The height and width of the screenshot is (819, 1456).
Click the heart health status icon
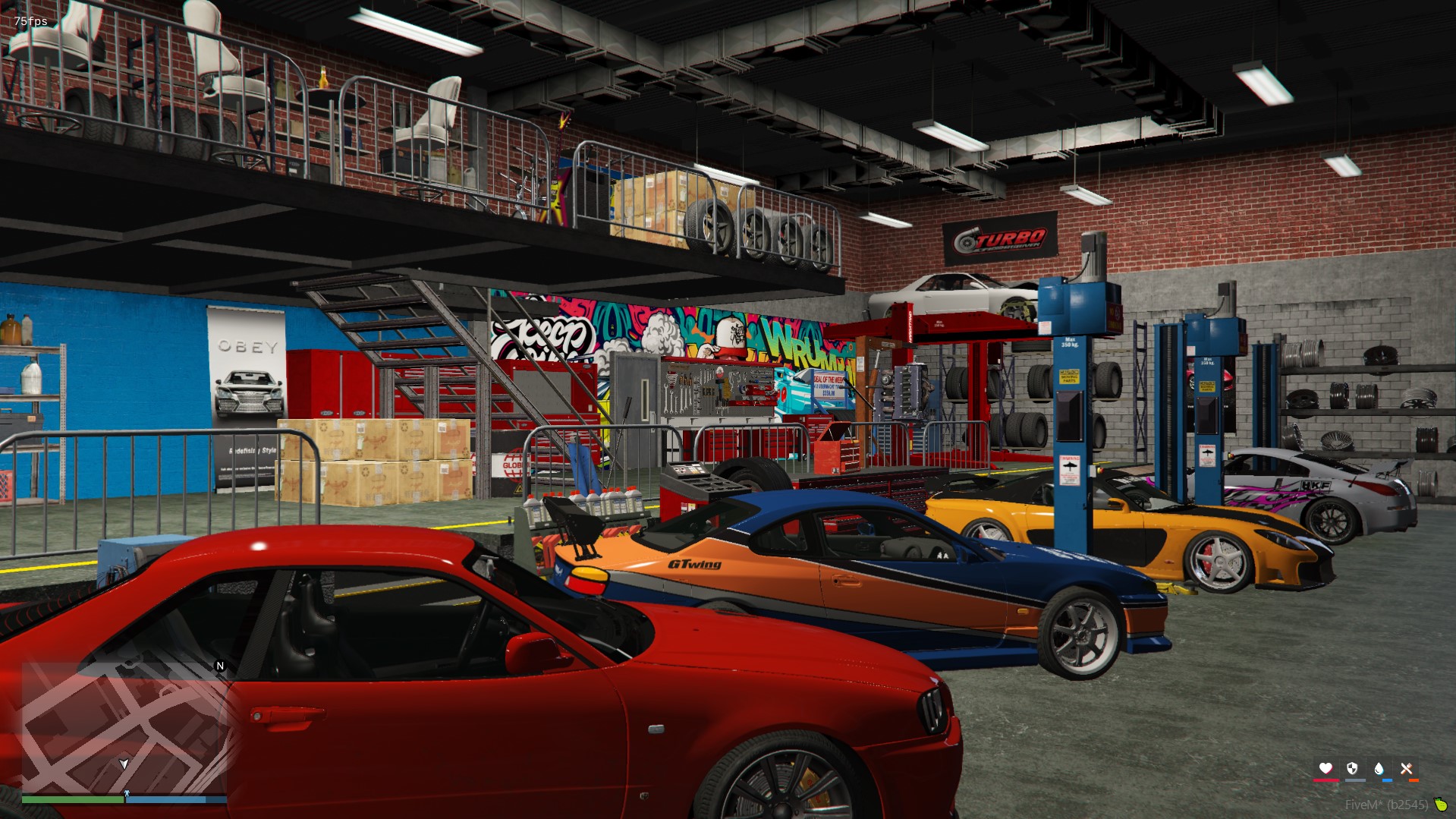point(1325,768)
